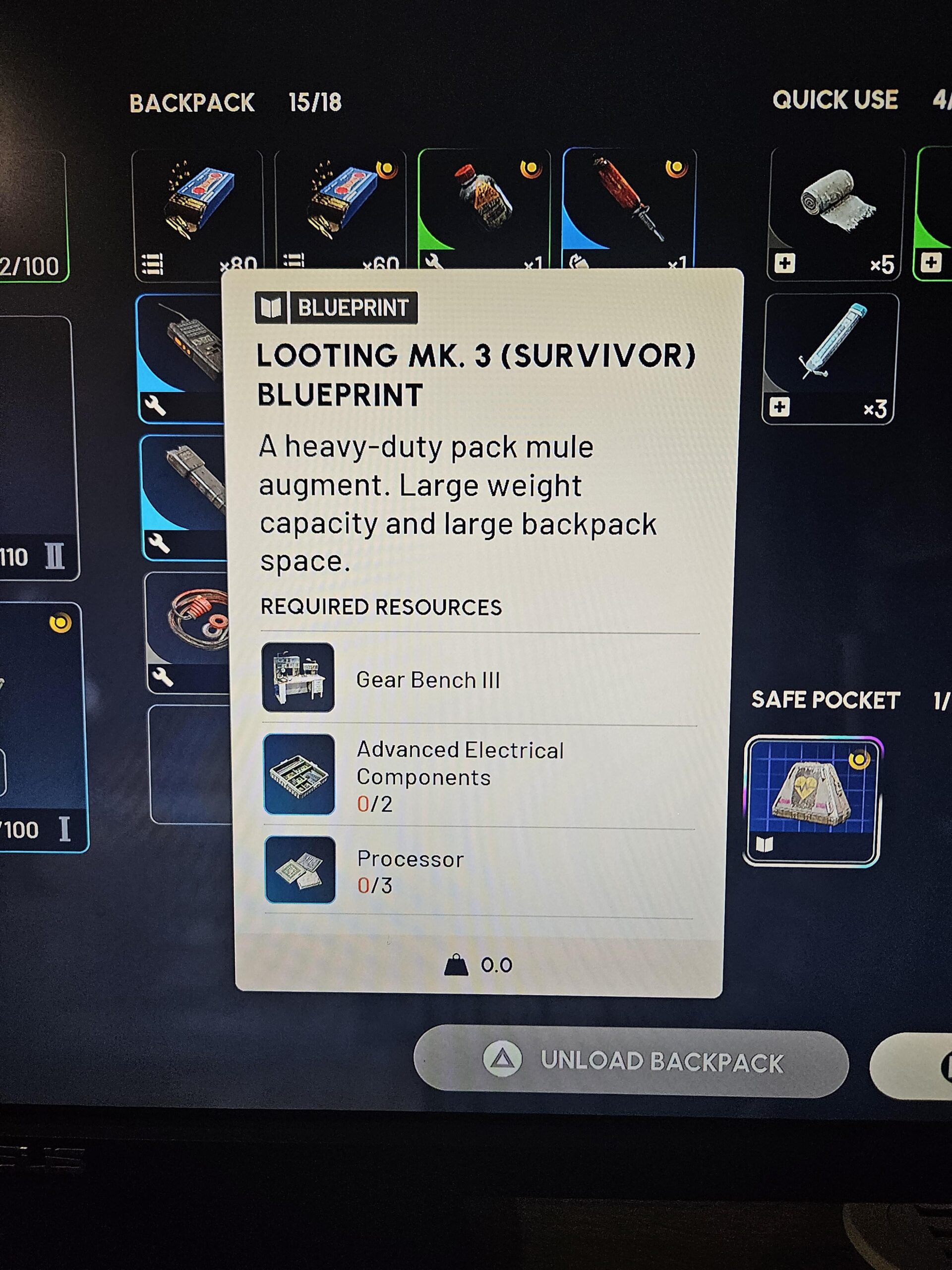Image resolution: width=952 pixels, height=1270 pixels.
Task: Select the x60 ammo box slot
Action: pos(340,207)
